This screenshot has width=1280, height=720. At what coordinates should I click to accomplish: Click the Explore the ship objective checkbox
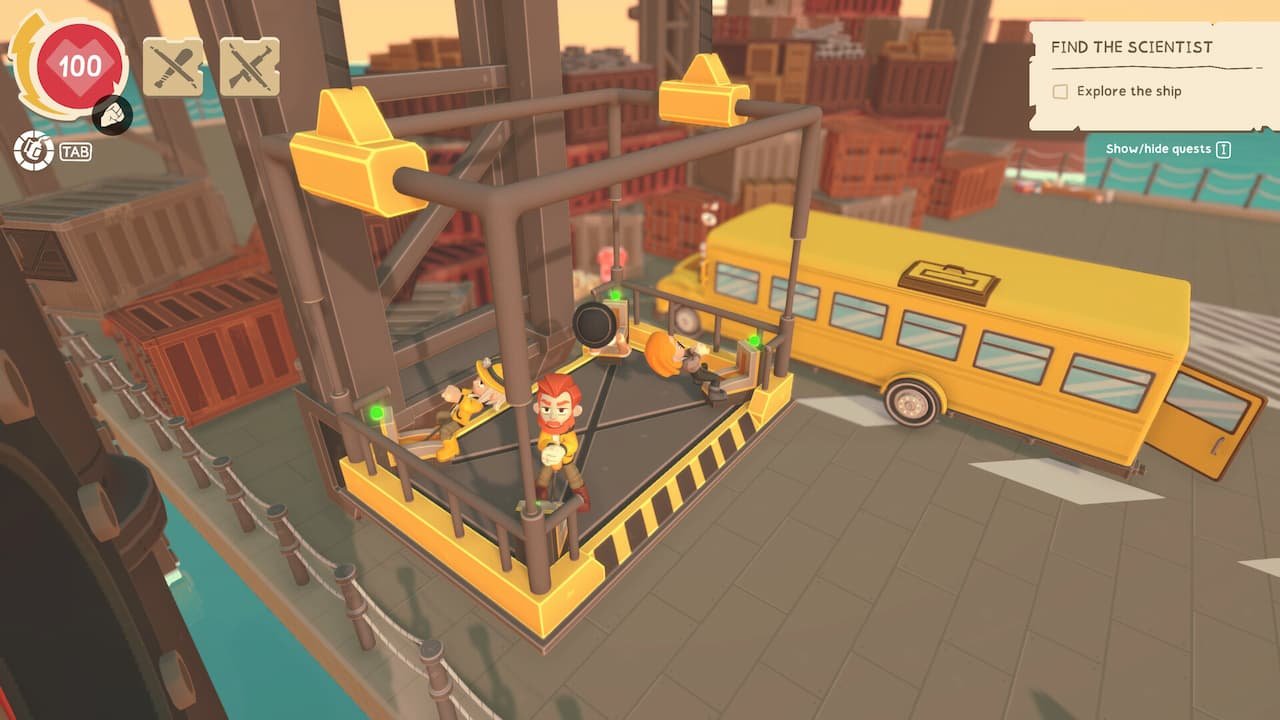1060,91
